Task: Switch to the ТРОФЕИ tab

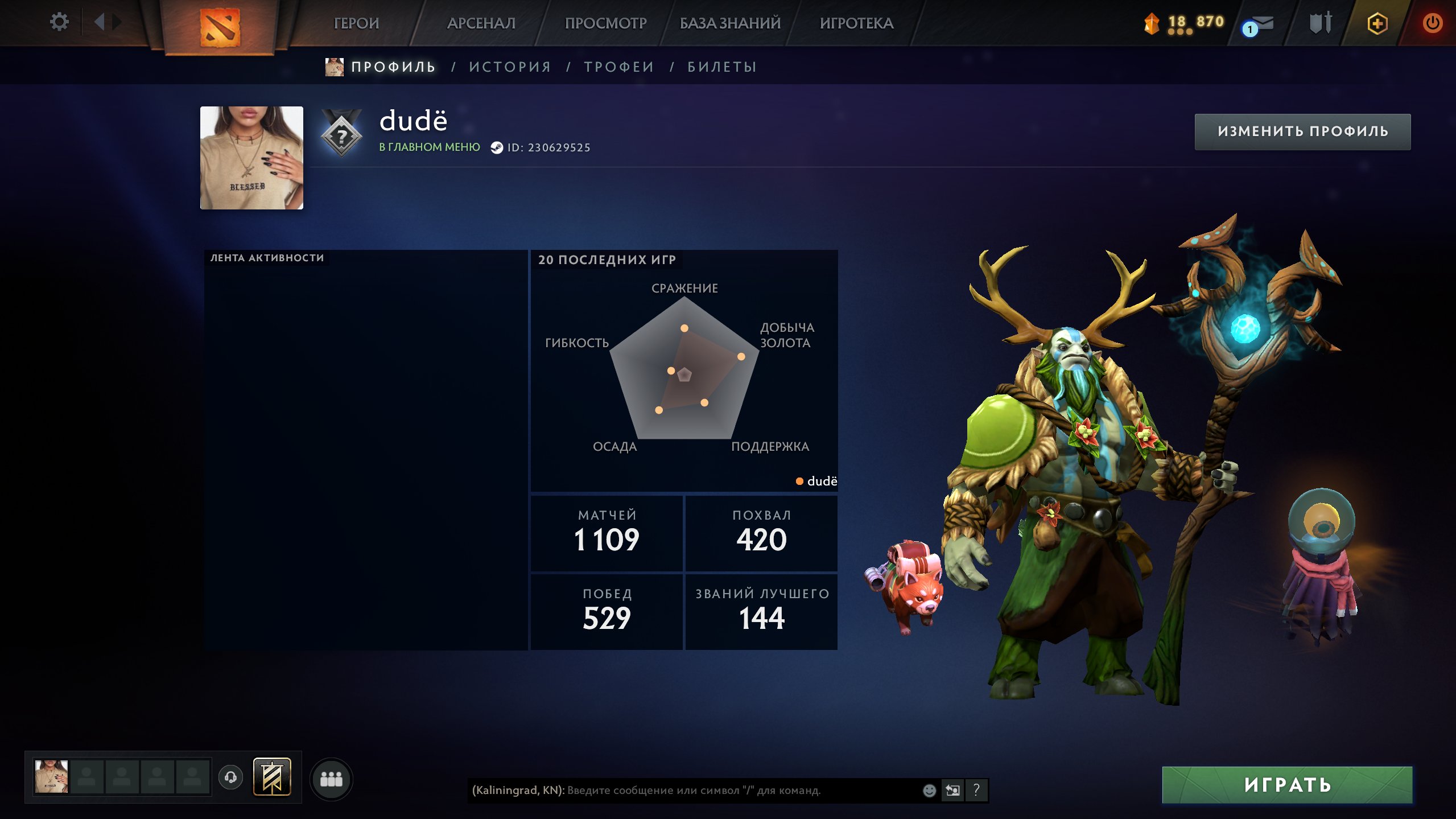Action: coord(619,67)
